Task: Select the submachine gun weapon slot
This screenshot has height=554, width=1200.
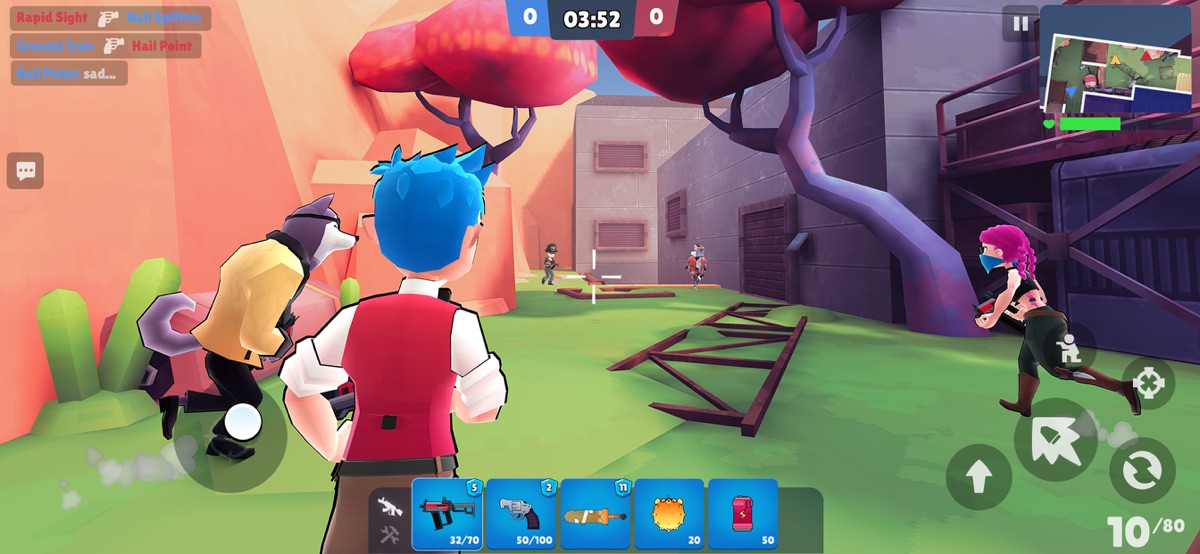Action: pos(447,514)
